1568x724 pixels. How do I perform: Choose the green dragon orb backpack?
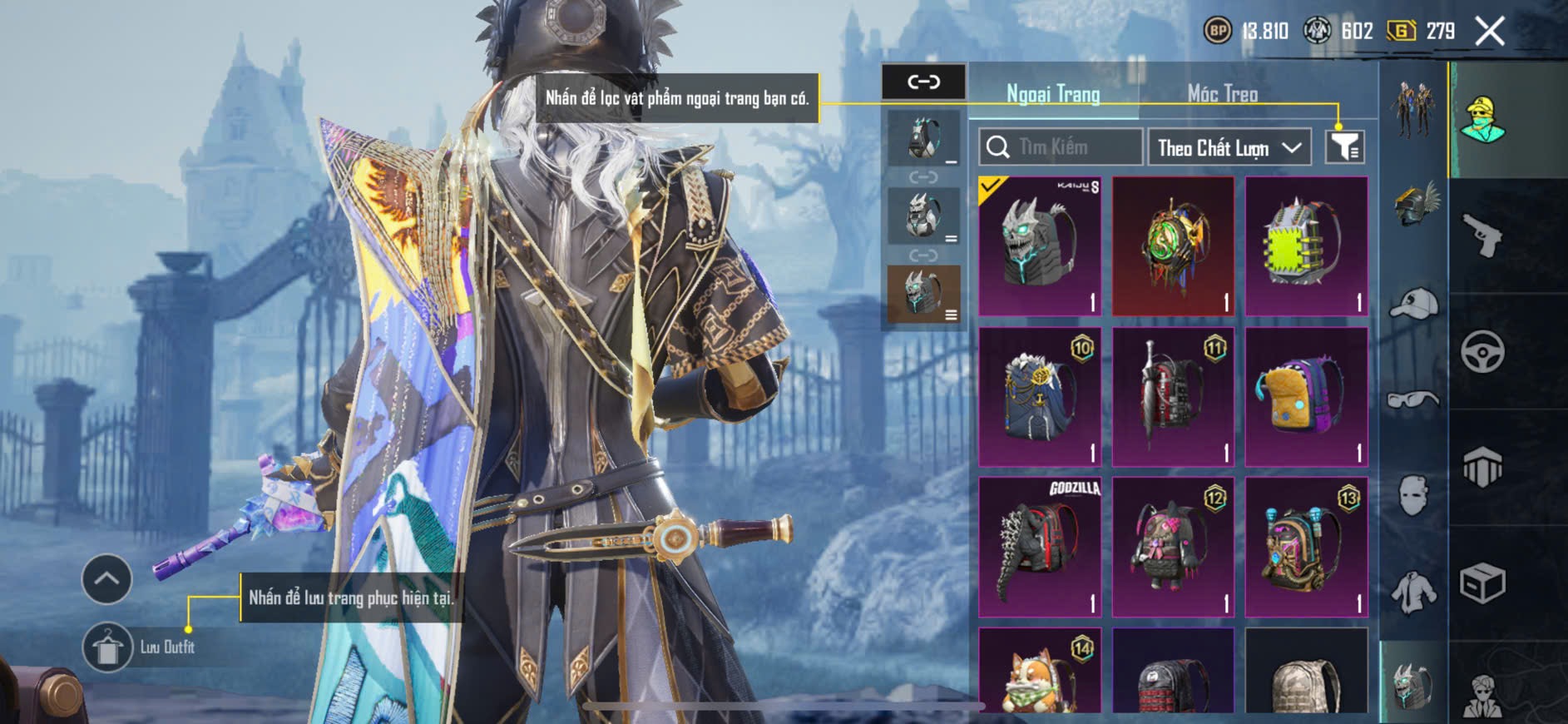pyautogui.click(x=1173, y=246)
